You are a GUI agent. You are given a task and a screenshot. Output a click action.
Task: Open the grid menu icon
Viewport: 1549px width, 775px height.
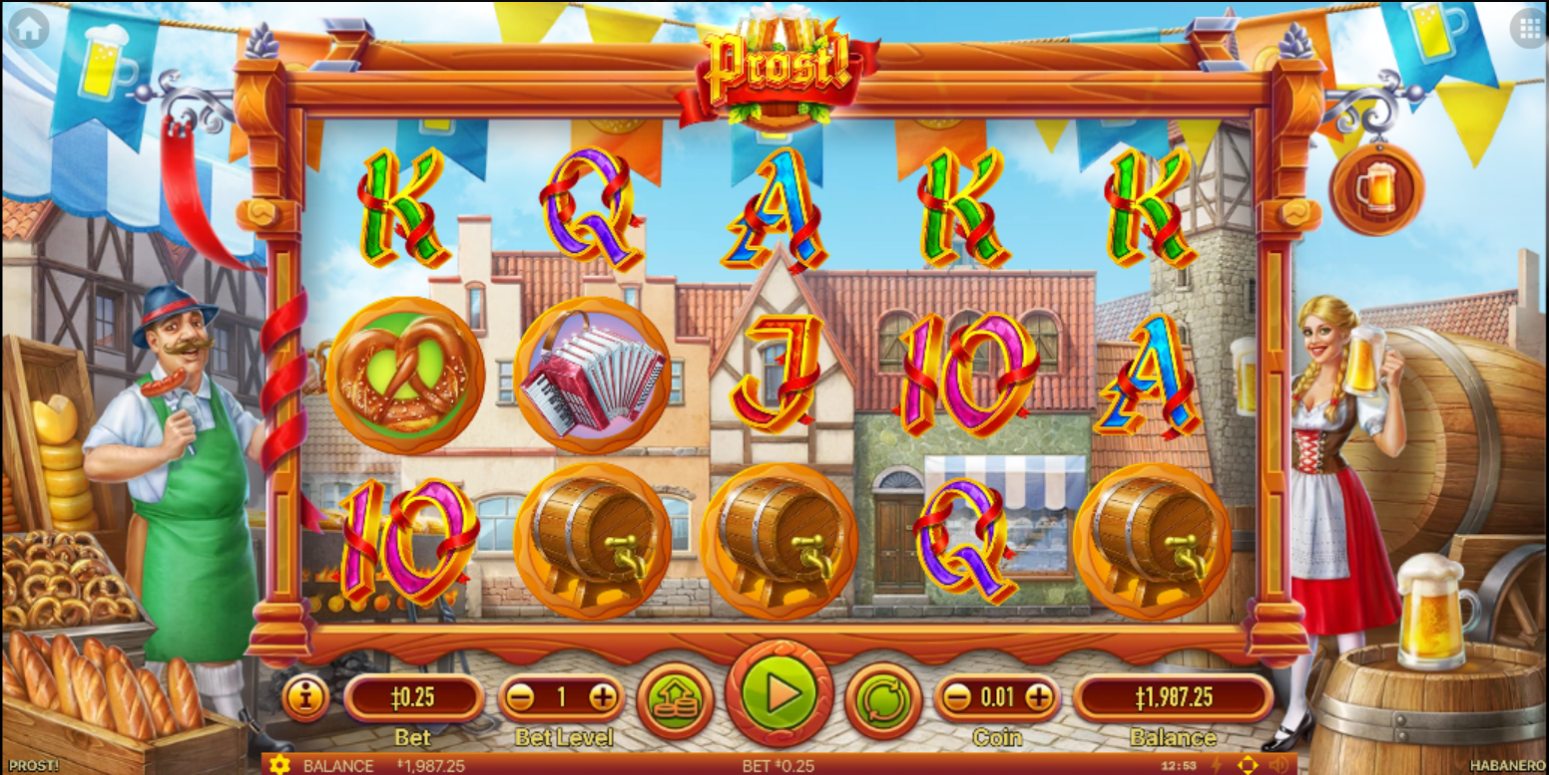[1529, 29]
